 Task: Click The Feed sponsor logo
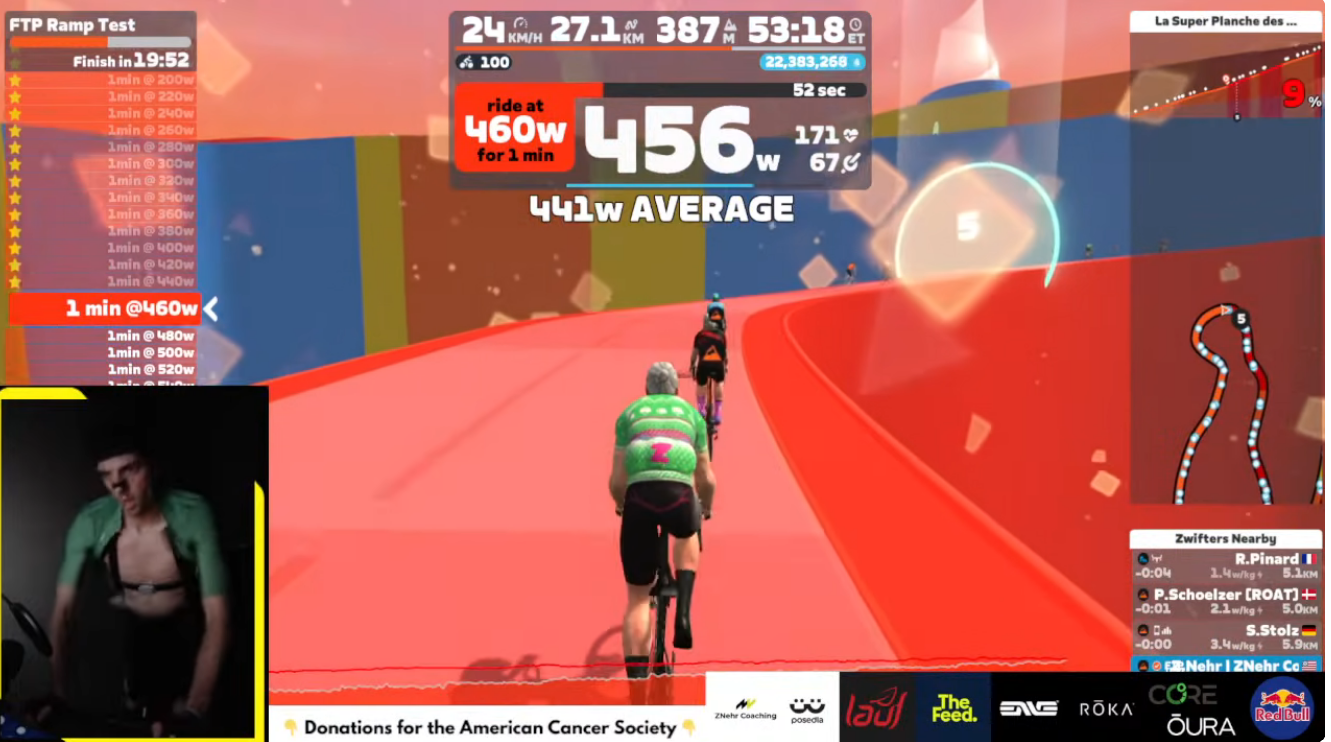tap(953, 708)
